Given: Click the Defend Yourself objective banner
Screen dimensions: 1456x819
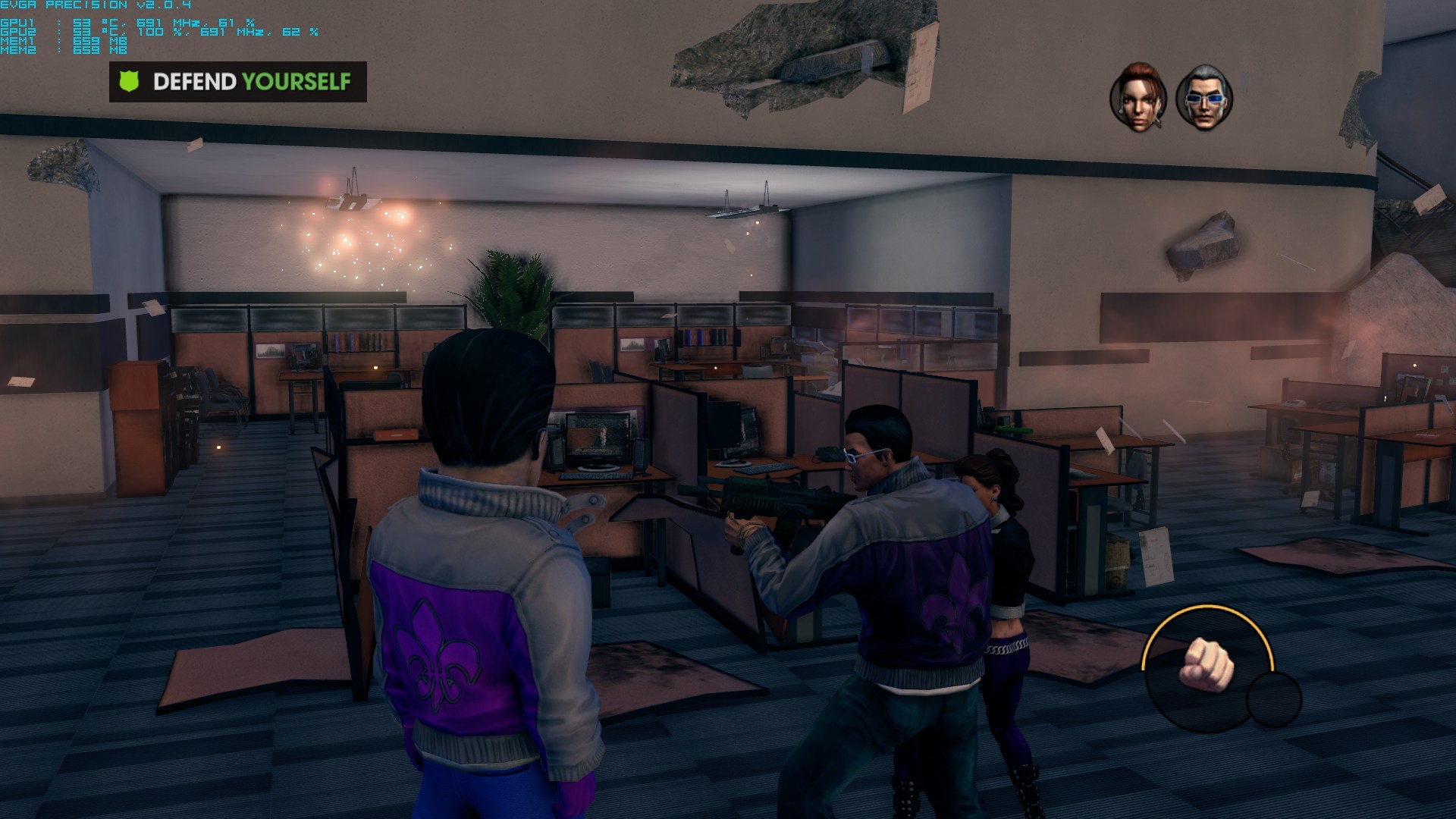Looking at the screenshot, I should click(238, 82).
